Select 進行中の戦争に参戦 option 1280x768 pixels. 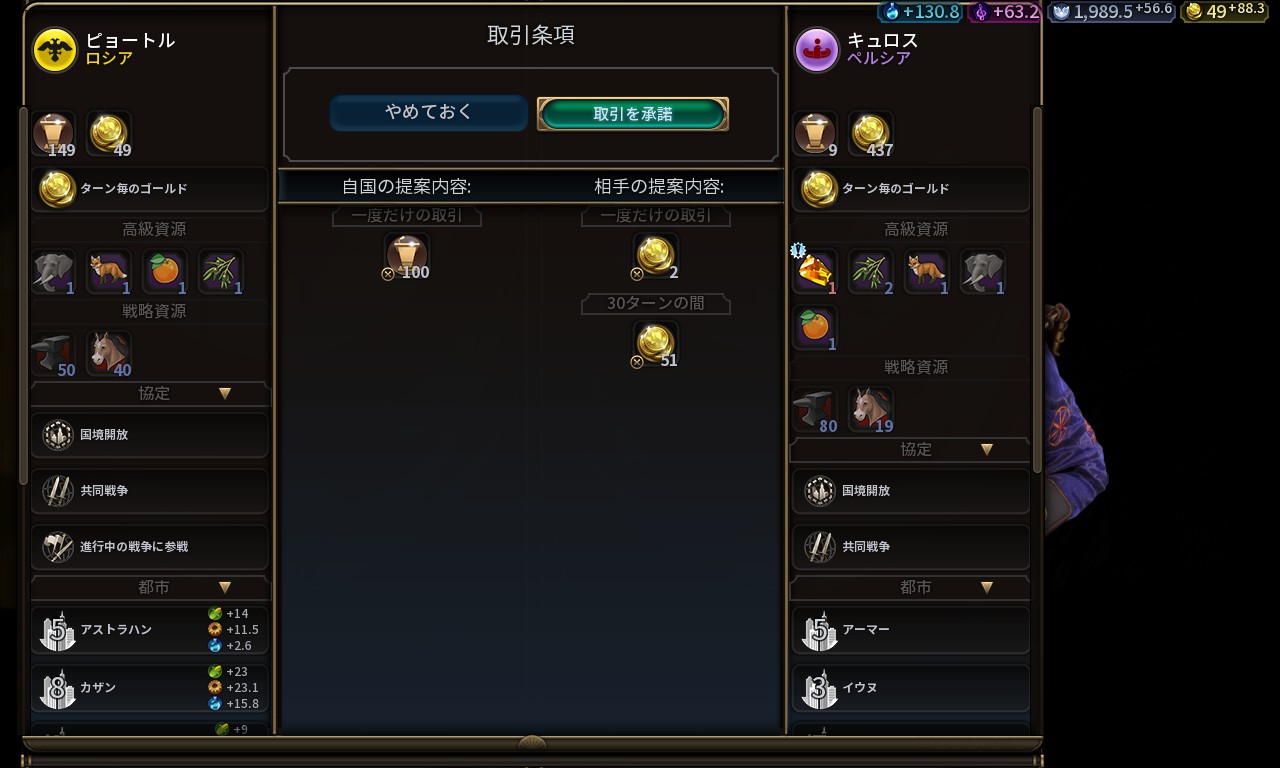150,547
